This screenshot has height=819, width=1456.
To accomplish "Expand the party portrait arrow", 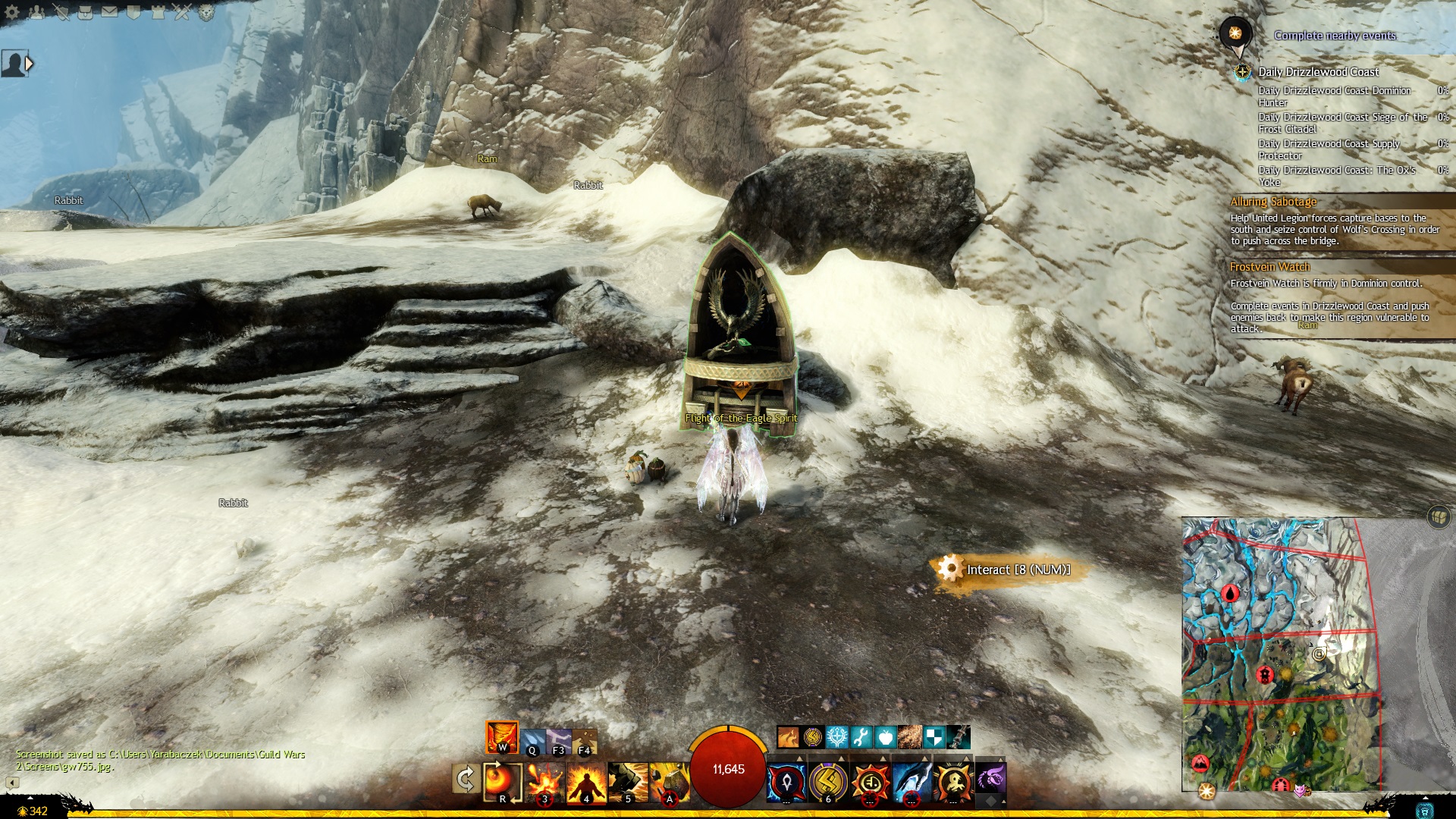I will click(30, 64).
